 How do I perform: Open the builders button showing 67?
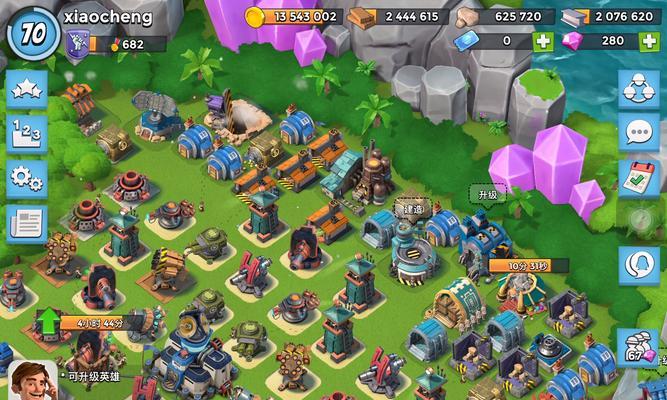(x=637, y=348)
